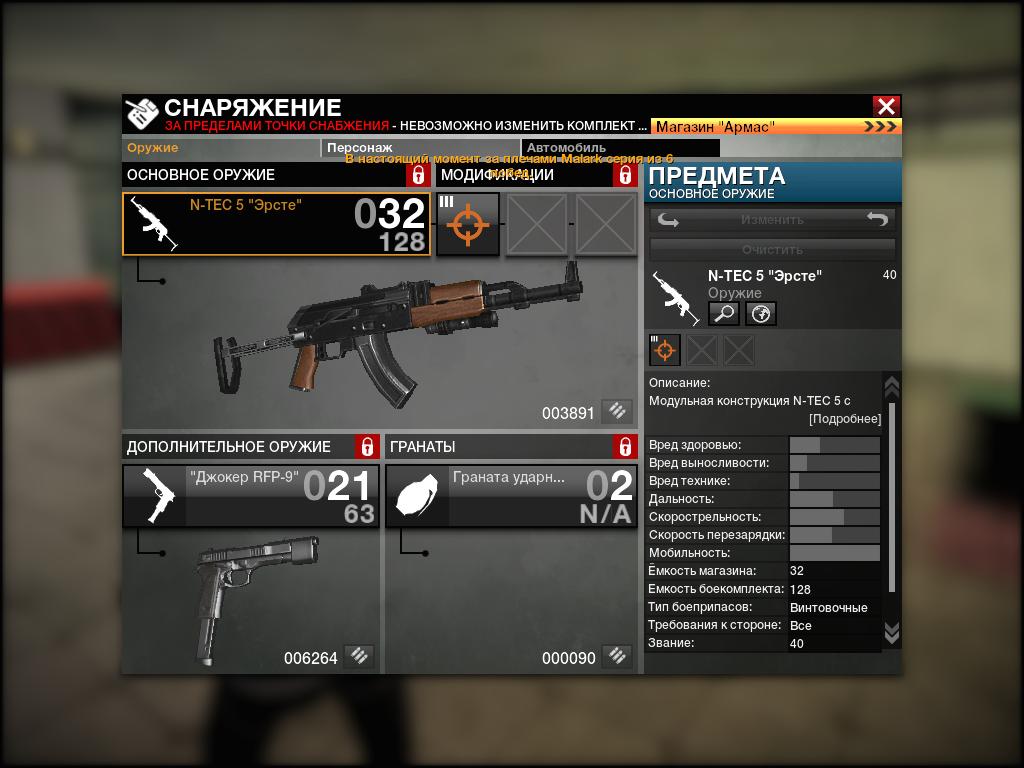Select the Граната ударная grenade slot
This screenshot has width=1024, height=768.
[x=511, y=496]
